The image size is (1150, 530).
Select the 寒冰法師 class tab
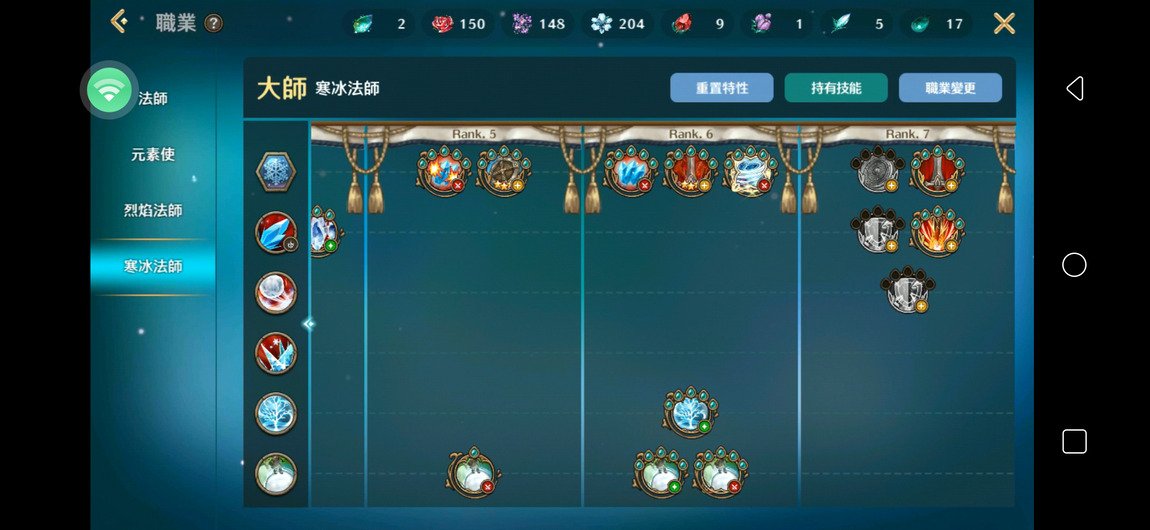[x=153, y=267]
